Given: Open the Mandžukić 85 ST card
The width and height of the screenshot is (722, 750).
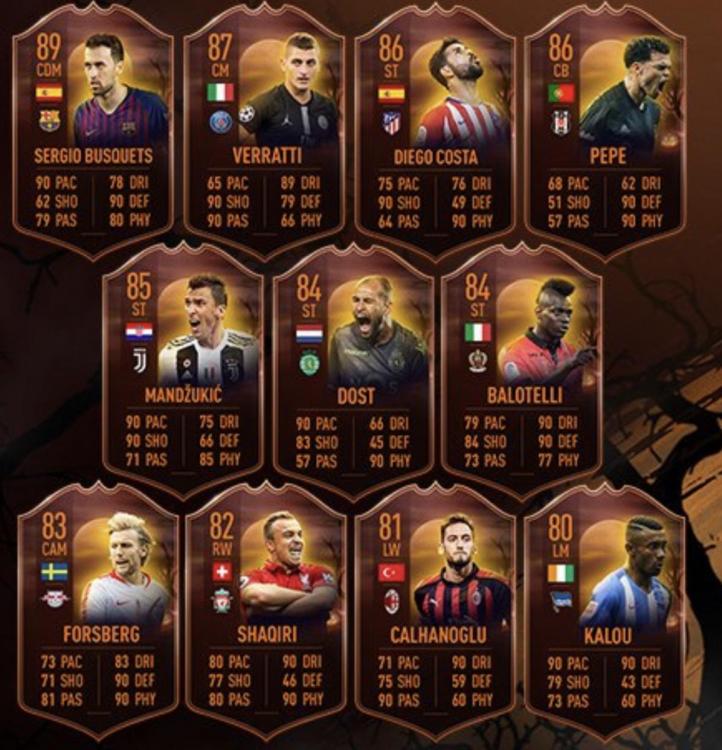Looking at the screenshot, I should pos(183,370).
